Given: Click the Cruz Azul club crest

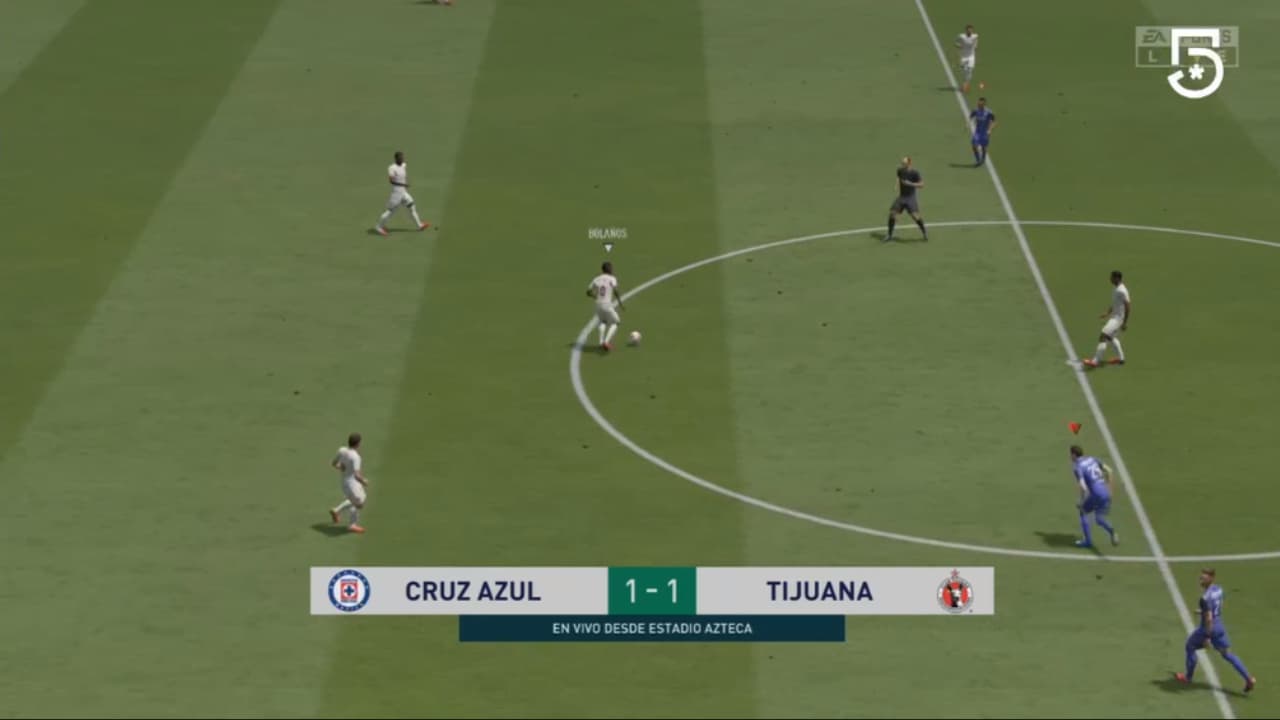Looking at the screenshot, I should [x=349, y=591].
